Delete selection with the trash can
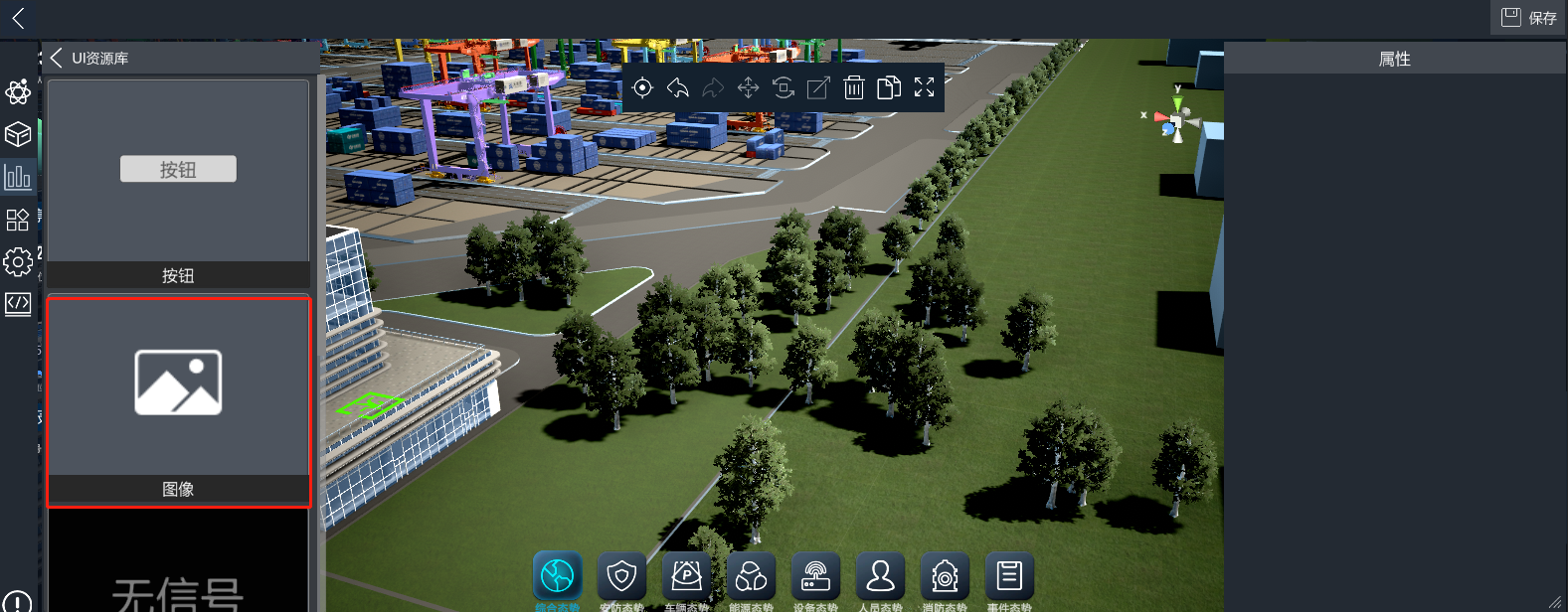This screenshot has height=612, width=1568. pos(854,88)
